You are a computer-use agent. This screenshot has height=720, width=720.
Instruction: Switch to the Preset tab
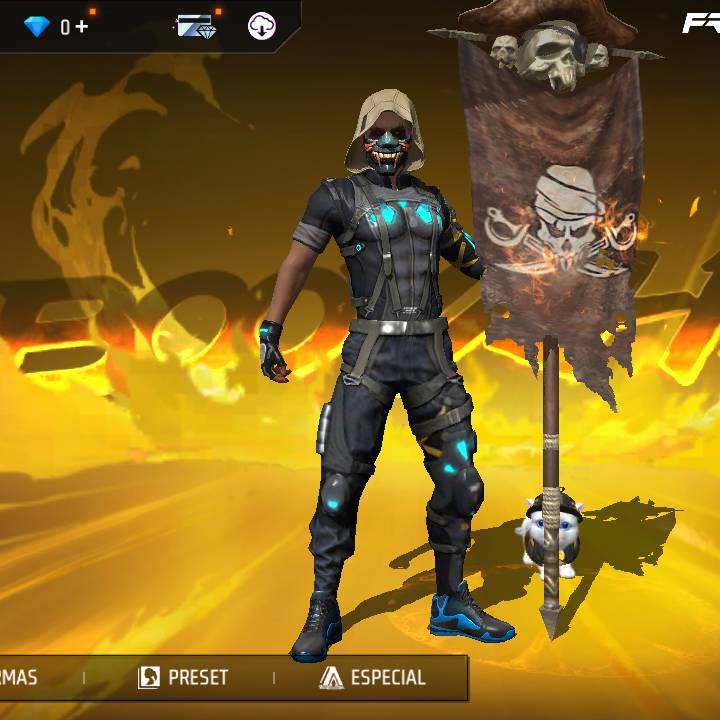183,678
